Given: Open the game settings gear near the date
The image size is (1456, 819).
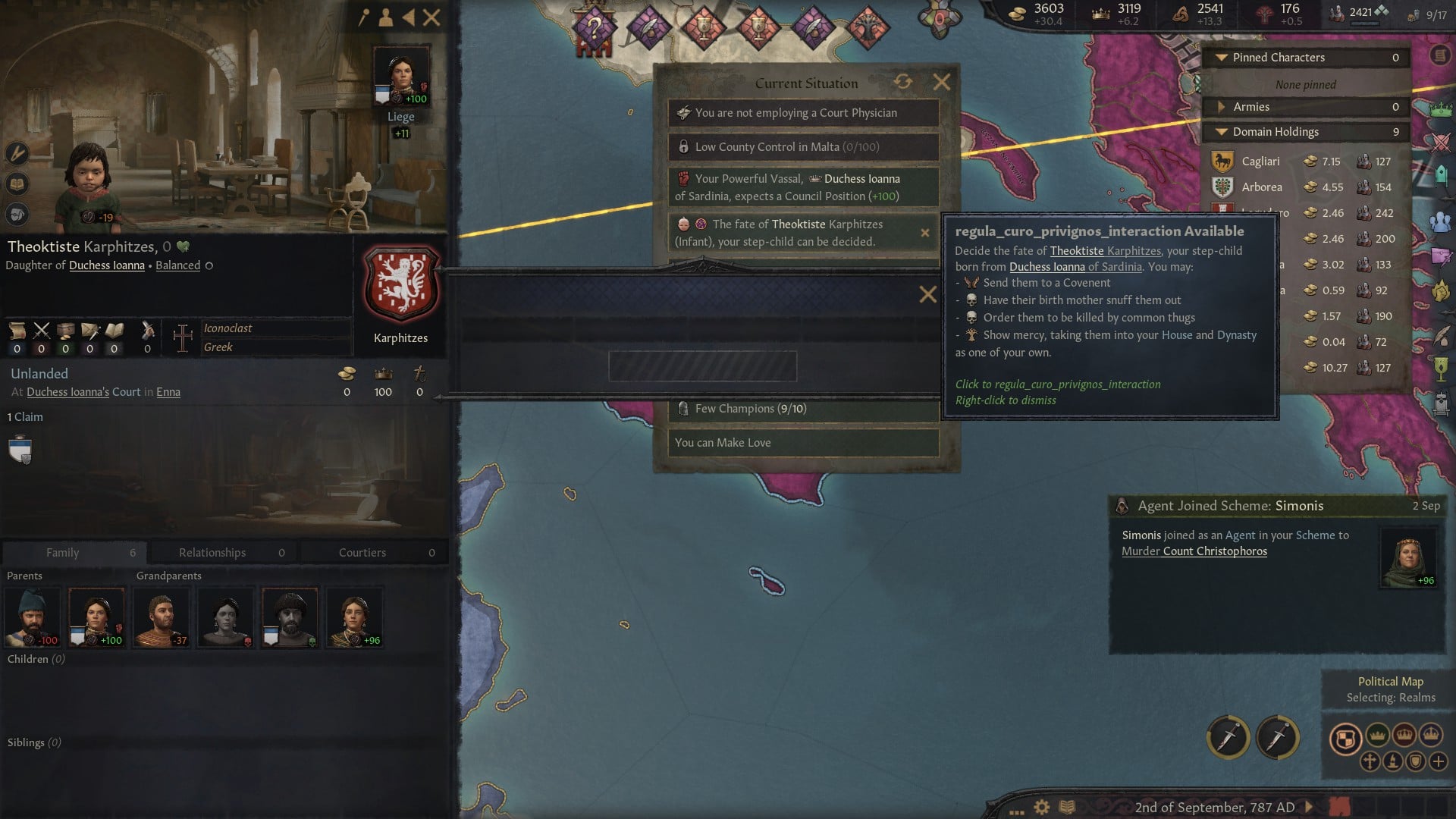Looking at the screenshot, I should (1040, 808).
